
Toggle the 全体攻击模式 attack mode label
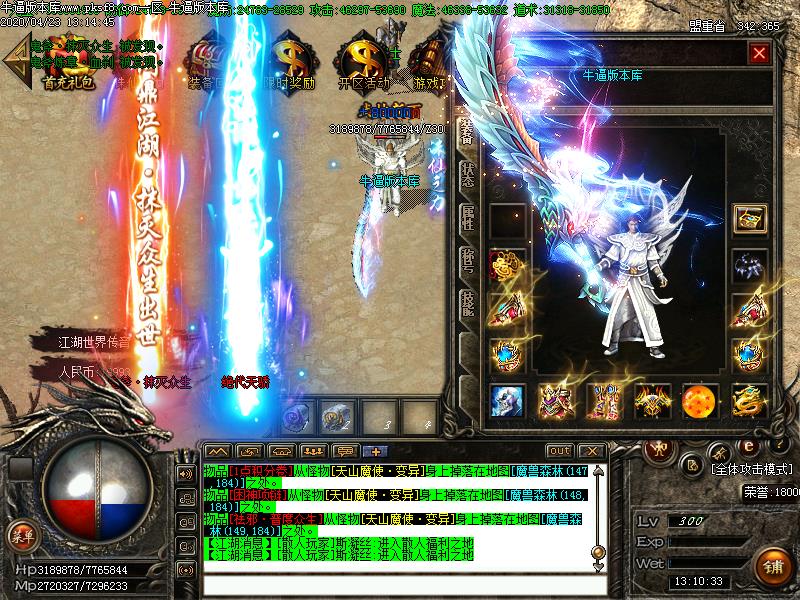pyautogui.click(x=751, y=468)
